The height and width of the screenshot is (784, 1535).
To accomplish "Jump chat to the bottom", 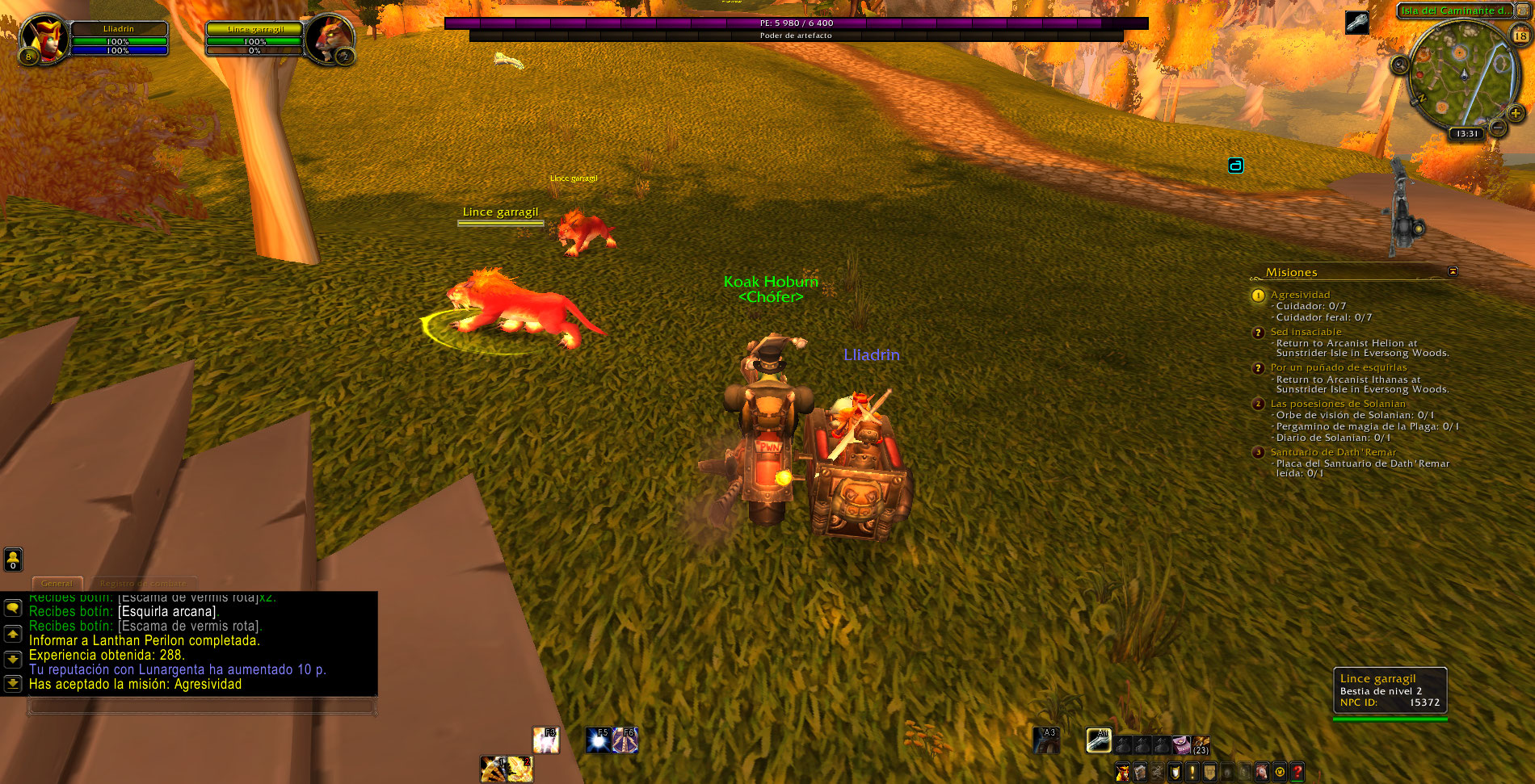I will click(13, 683).
